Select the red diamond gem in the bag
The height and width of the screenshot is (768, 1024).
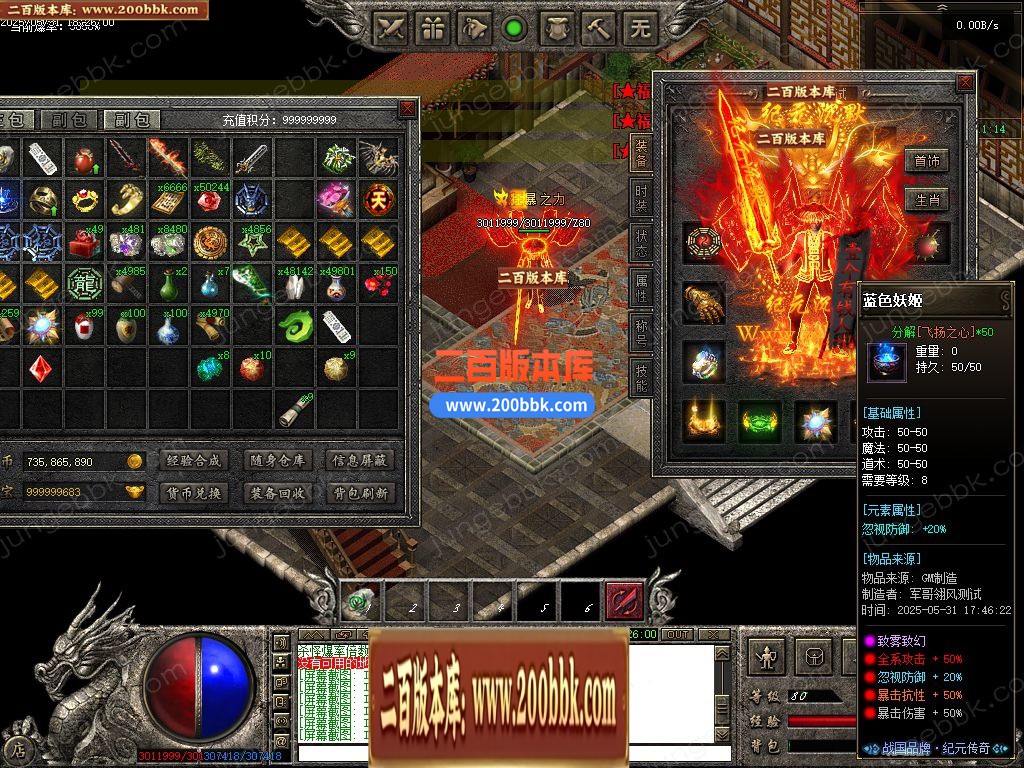(x=39, y=368)
